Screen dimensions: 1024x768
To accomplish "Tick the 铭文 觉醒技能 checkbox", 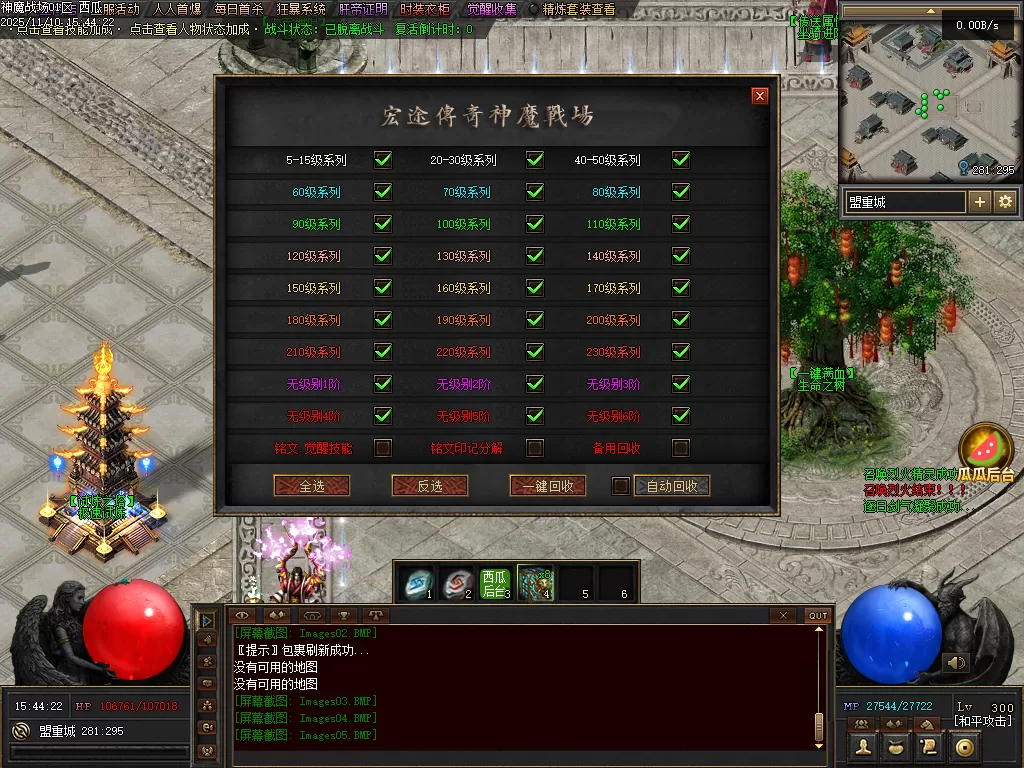I will coord(382,448).
